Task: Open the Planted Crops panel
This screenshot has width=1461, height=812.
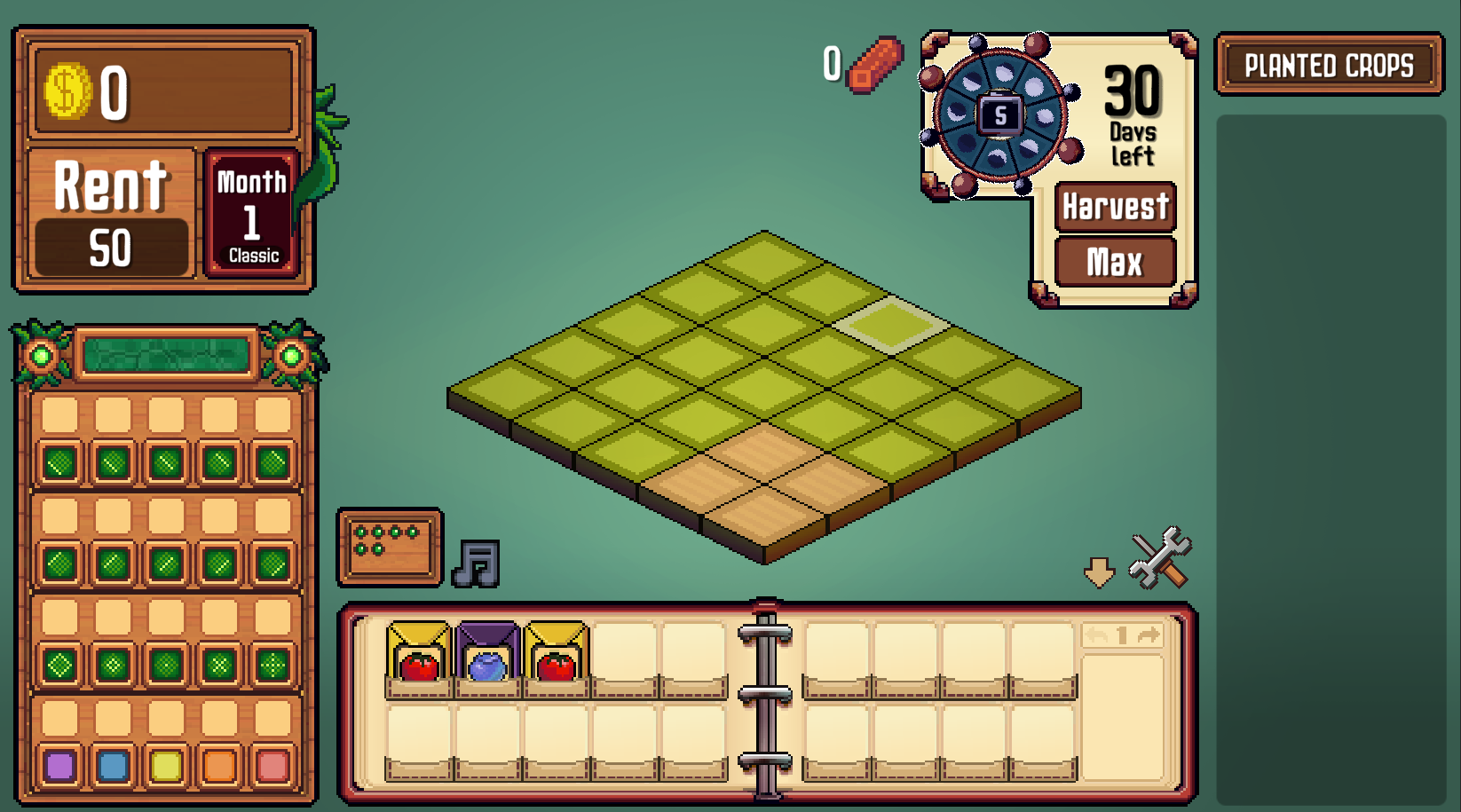Action: pyautogui.click(x=1329, y=65)
